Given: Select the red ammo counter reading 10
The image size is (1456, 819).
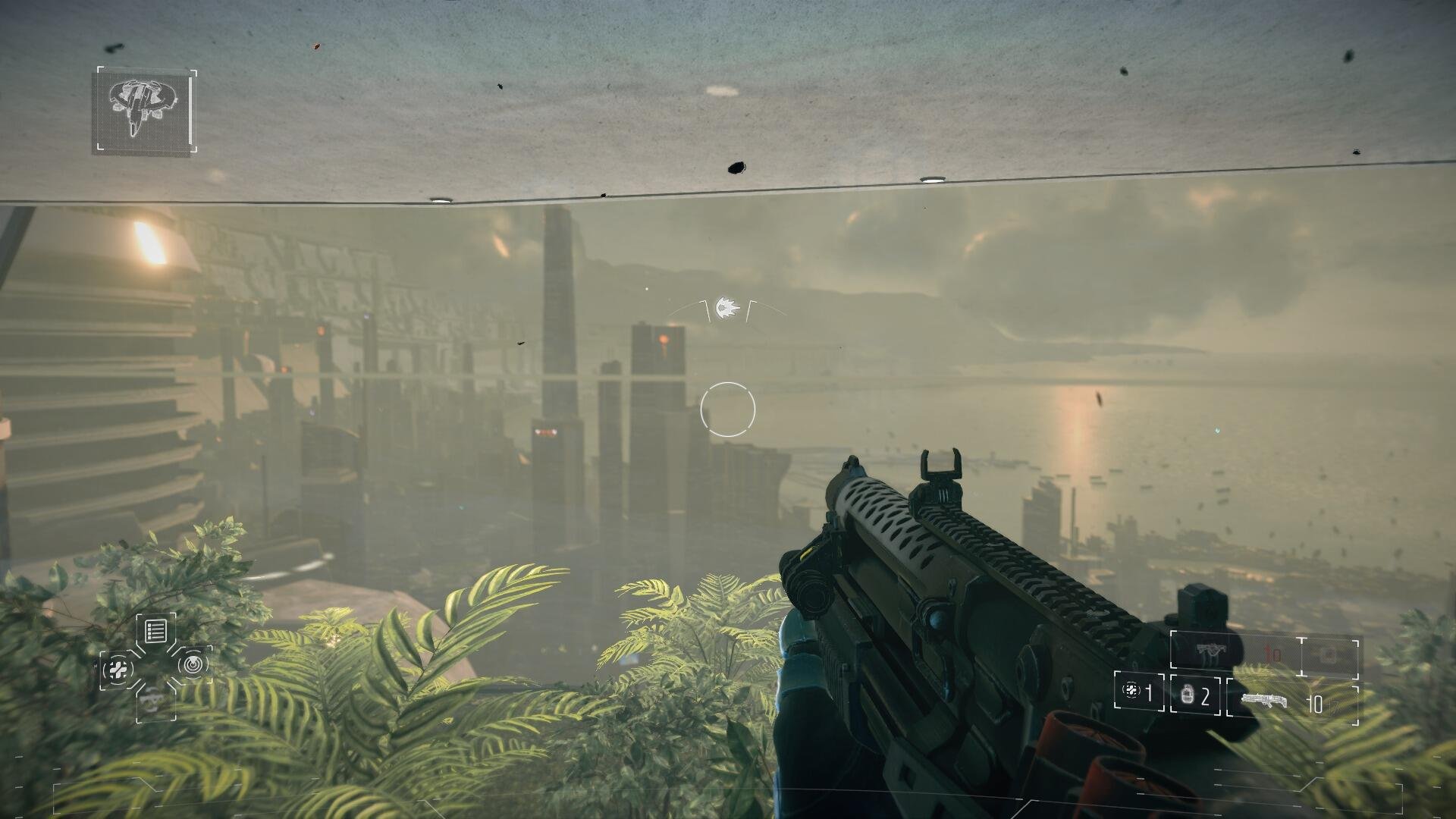Looking at the screenshot, I should point(1272,652).
